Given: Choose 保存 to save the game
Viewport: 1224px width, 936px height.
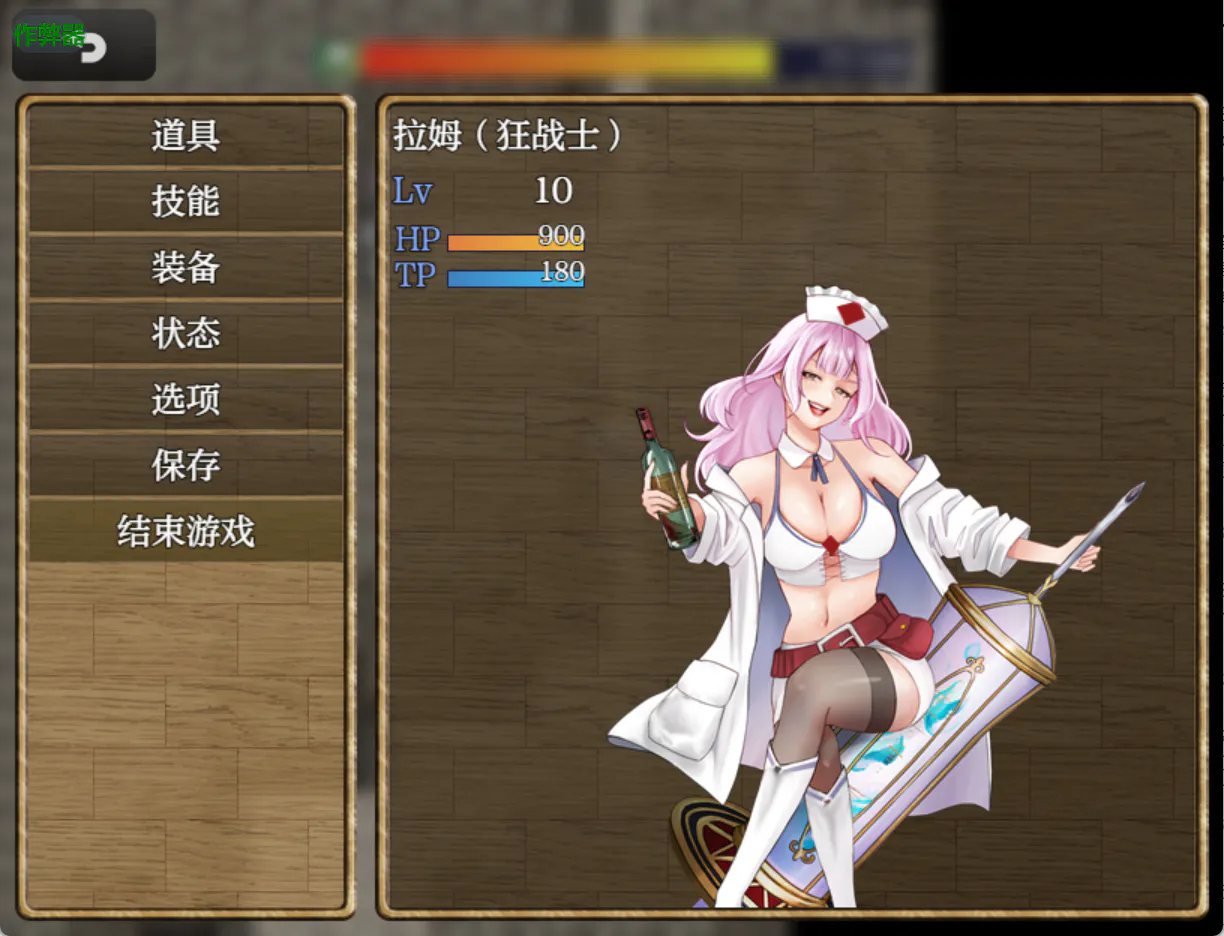Looking at the screenshot, I should [x=186, y=466].
